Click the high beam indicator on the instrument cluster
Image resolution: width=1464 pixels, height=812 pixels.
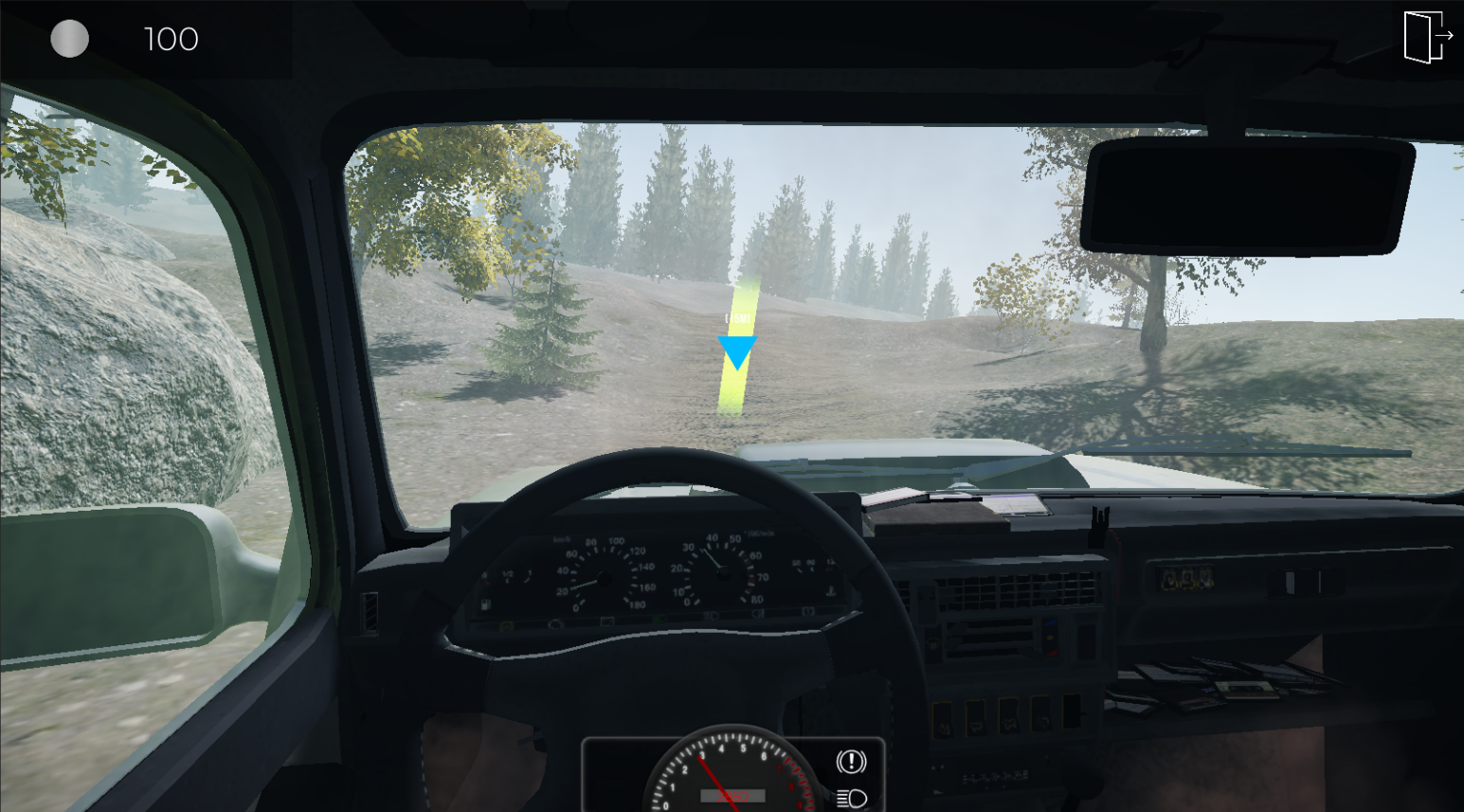711,615
